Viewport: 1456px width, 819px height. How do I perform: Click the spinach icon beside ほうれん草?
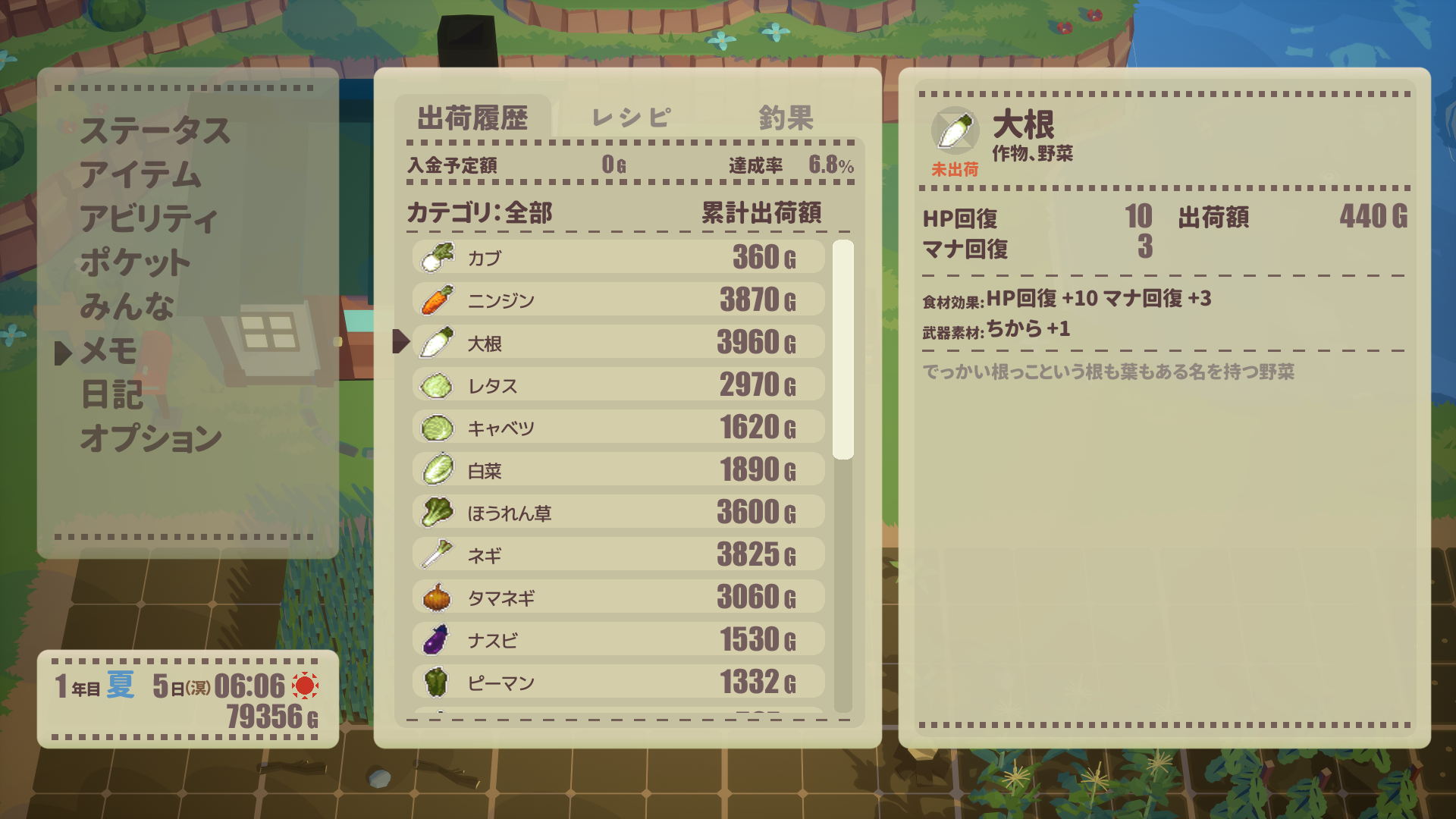tap(436, 512)
